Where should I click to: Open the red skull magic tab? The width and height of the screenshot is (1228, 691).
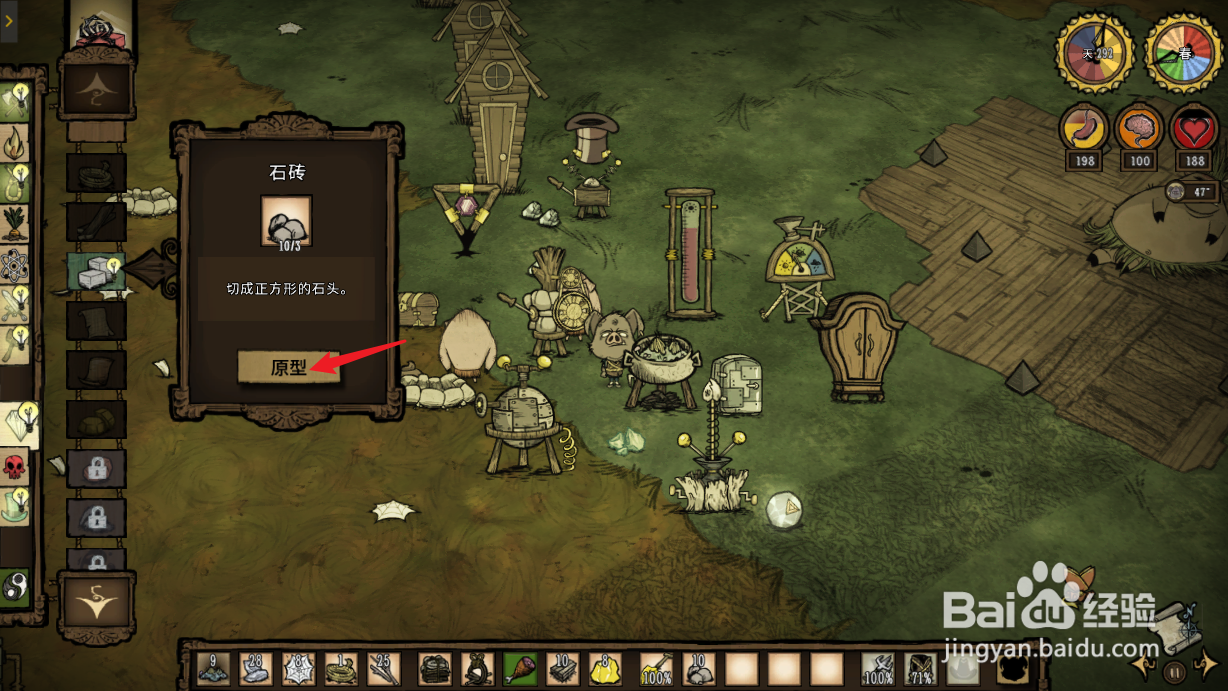(16, 467)
